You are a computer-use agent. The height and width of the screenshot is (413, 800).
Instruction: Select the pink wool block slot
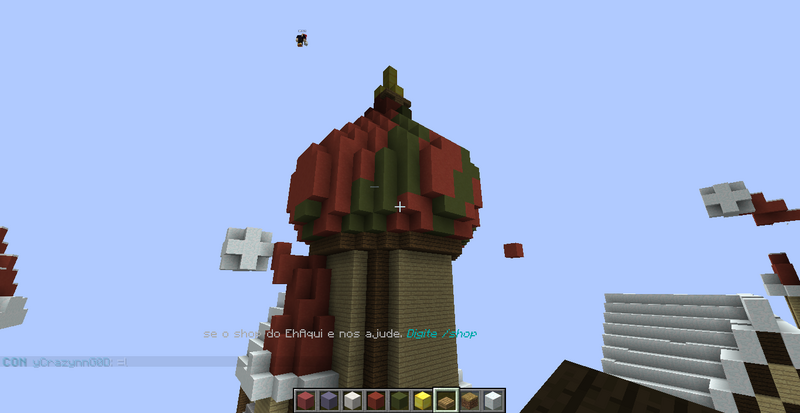coord(304,401)
